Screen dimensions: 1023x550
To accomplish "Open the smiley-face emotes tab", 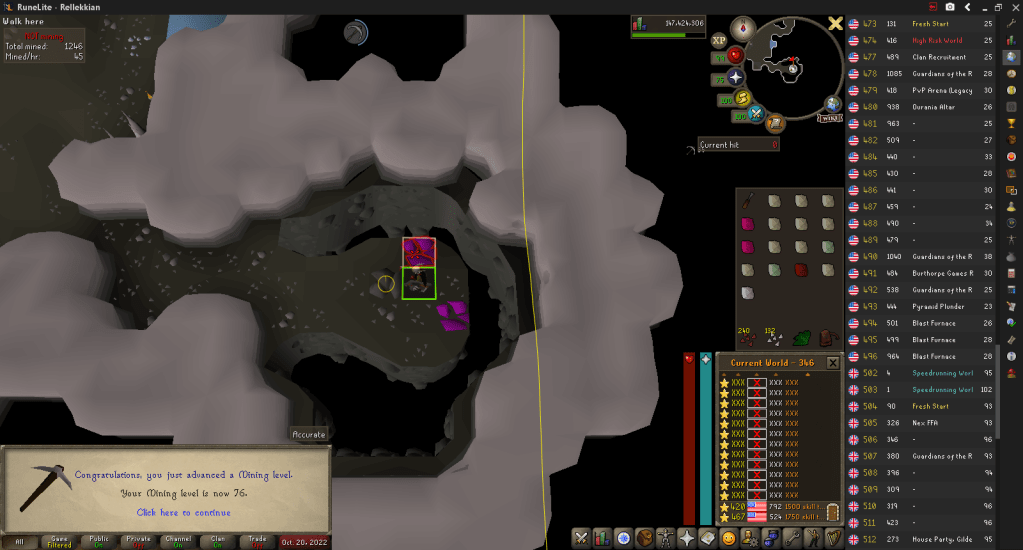I will coord(729,539).
